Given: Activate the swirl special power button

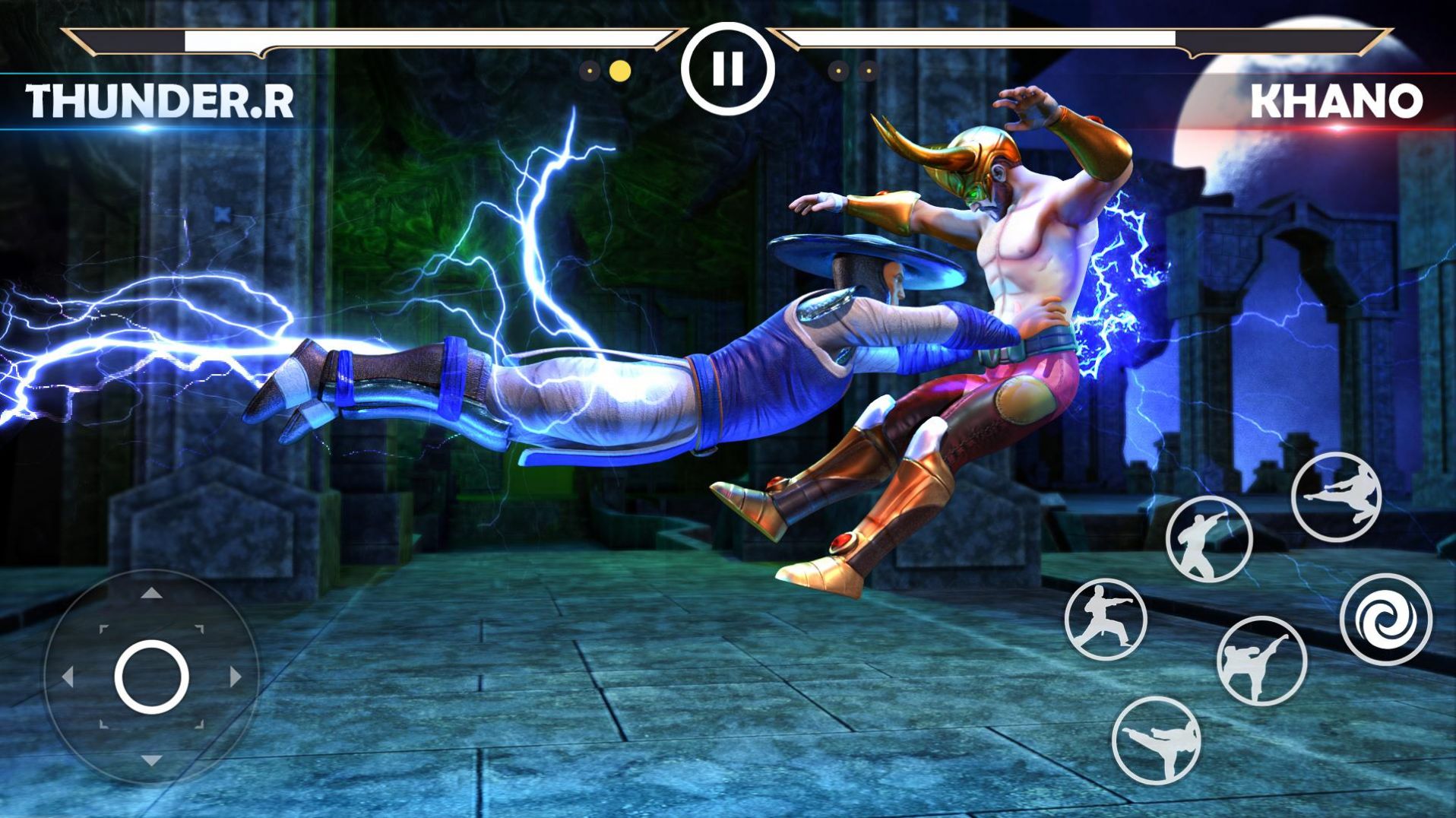Looking at the screenshot, I should click(x=1385, y=620).
